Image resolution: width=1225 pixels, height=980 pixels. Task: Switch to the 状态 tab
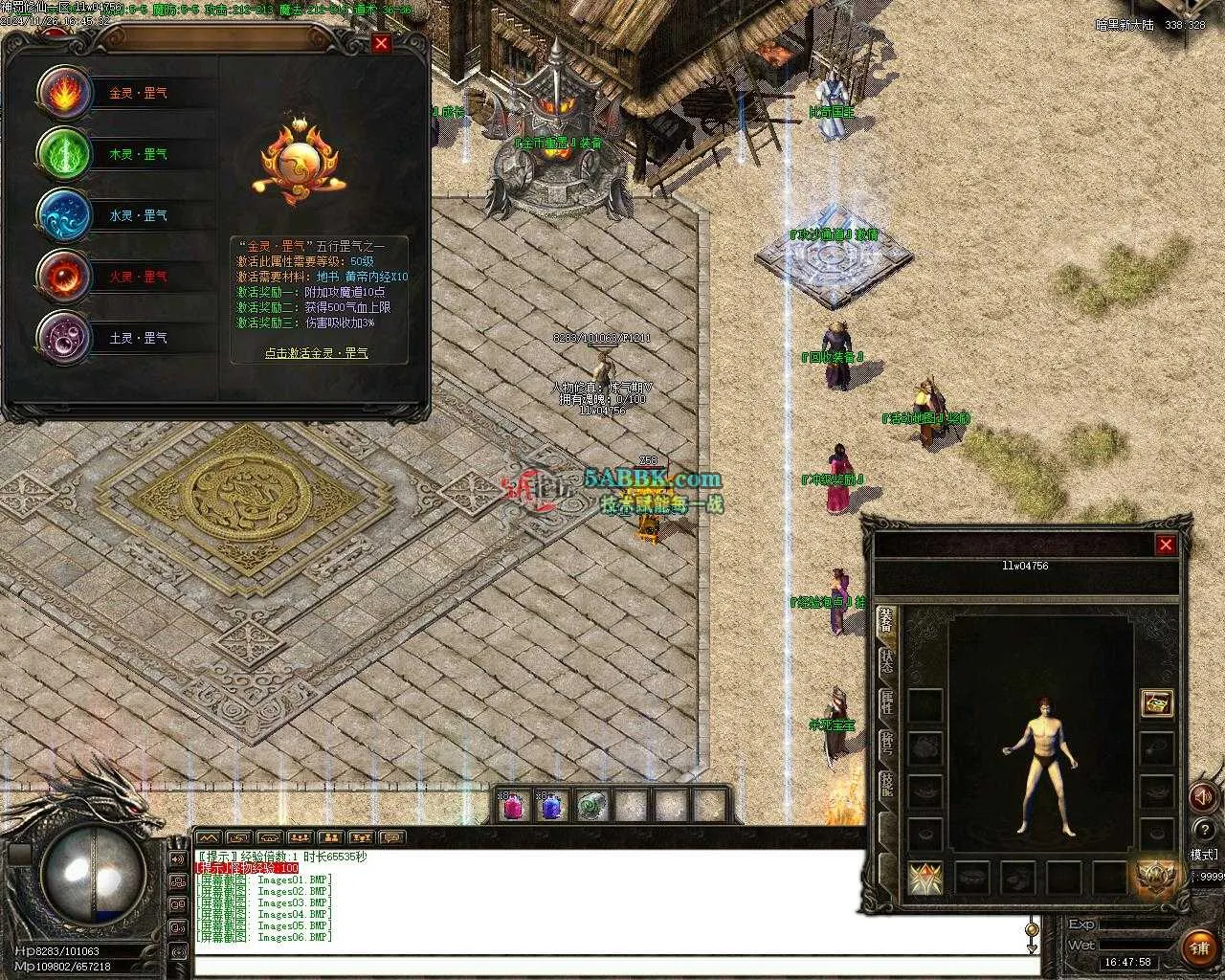pyautogui.click(x=886, y=661)
